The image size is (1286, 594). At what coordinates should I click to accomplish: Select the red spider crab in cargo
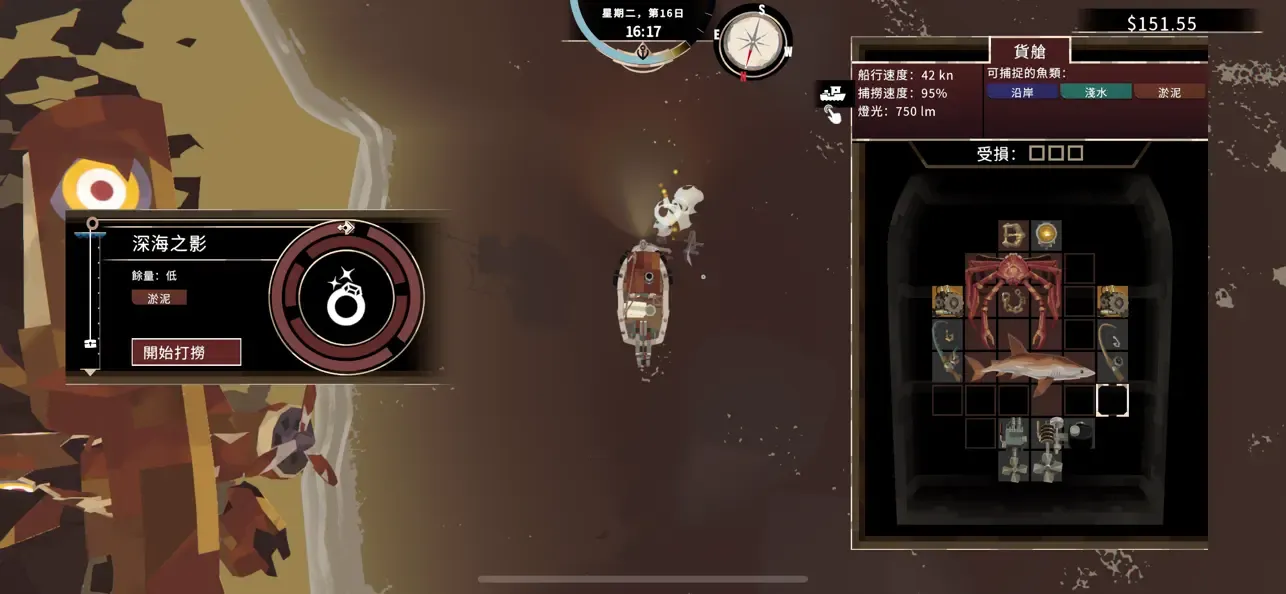pos(1012,286)
